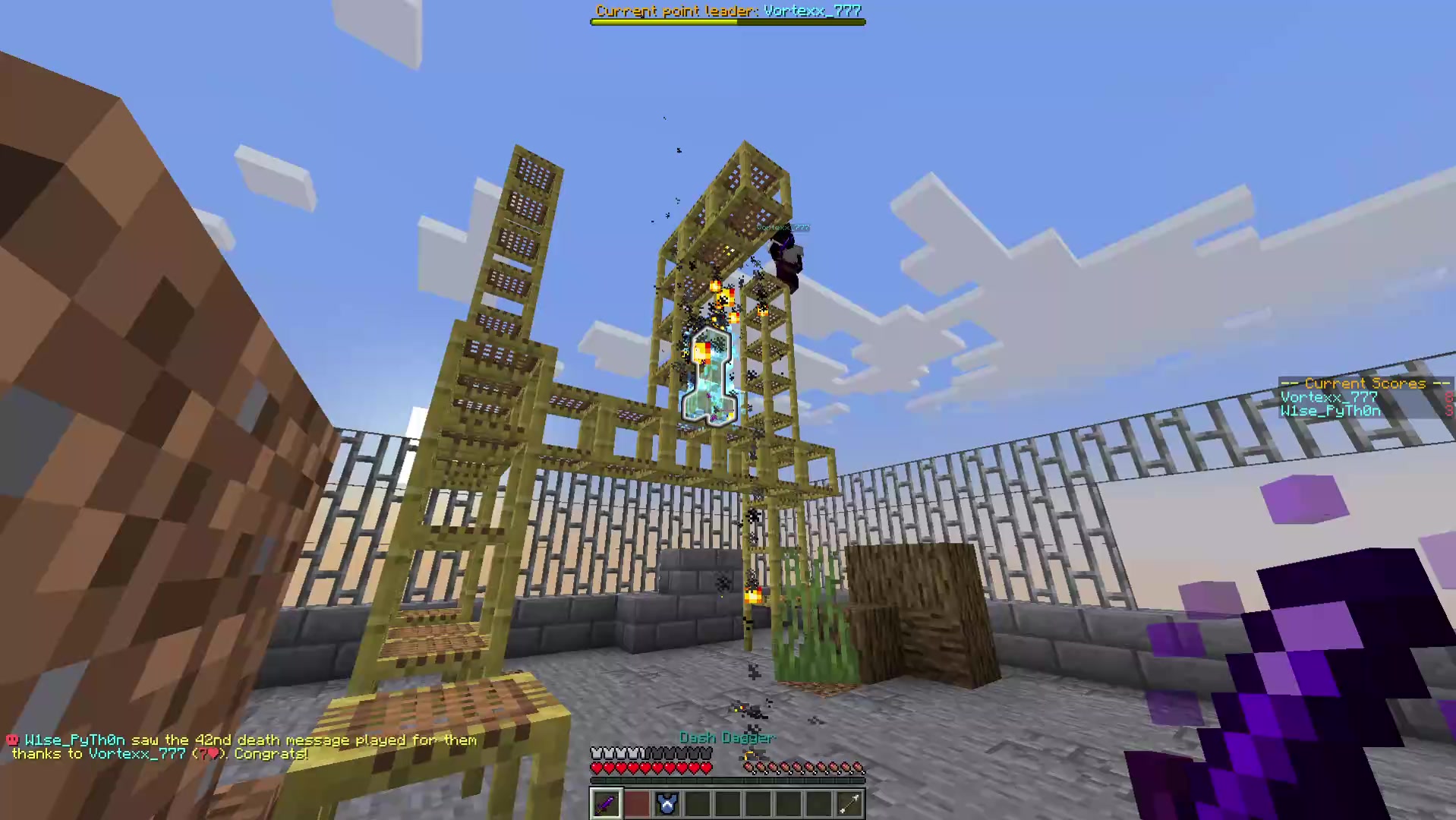Click the leftmost red heart in the health bar
Image resolution: width=1456 pixels, height=820 pixels.
pos(597,768)
